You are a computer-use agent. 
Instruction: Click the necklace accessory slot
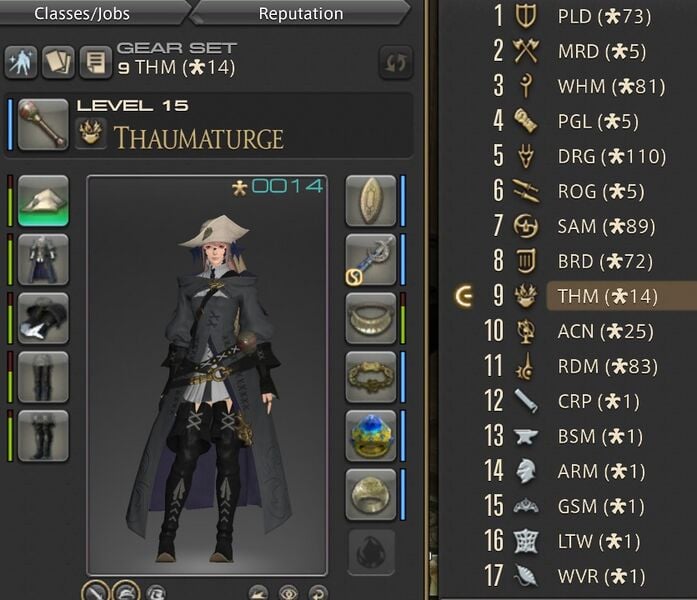click(371, 318)
